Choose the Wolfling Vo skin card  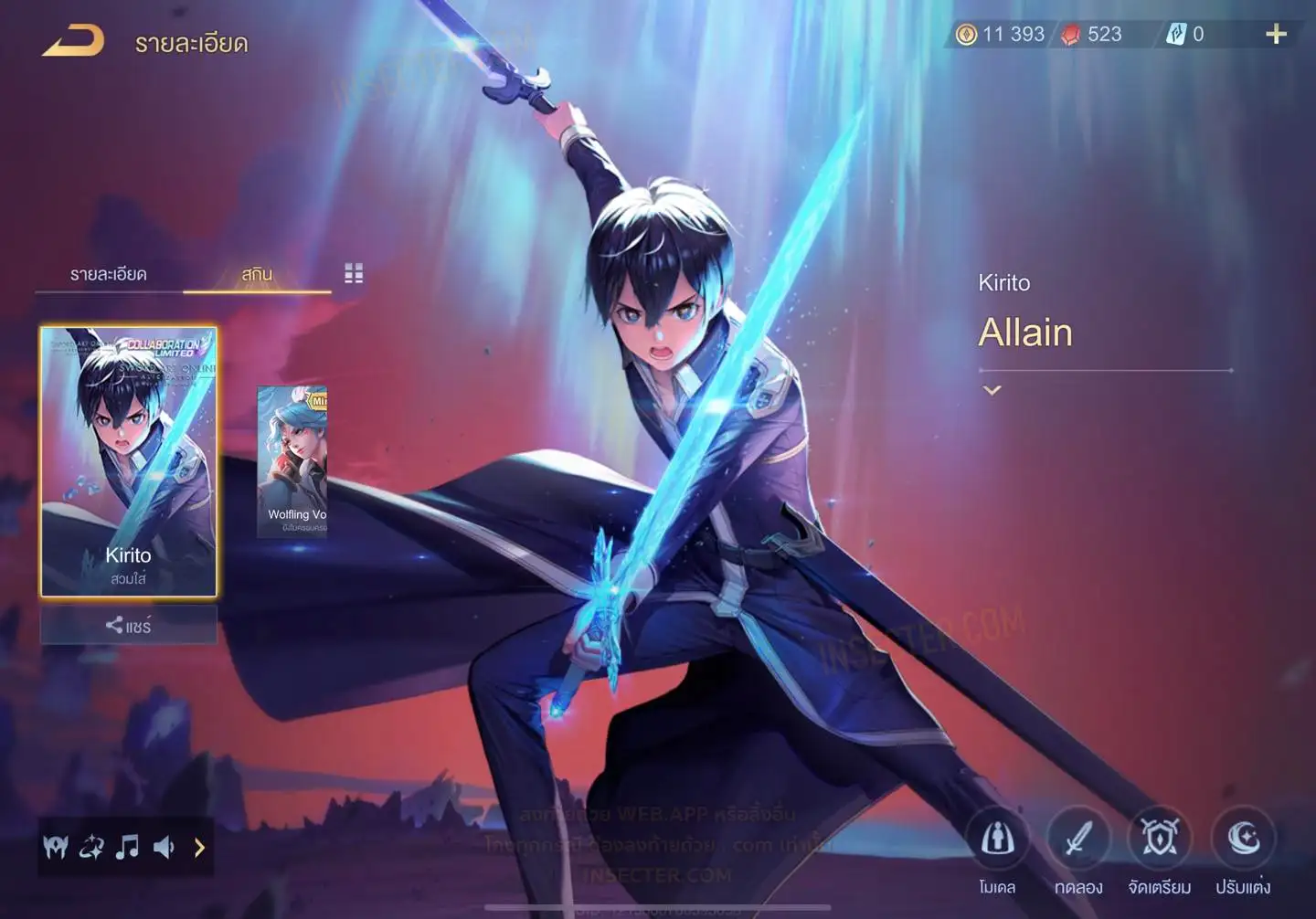pos(292,461)
